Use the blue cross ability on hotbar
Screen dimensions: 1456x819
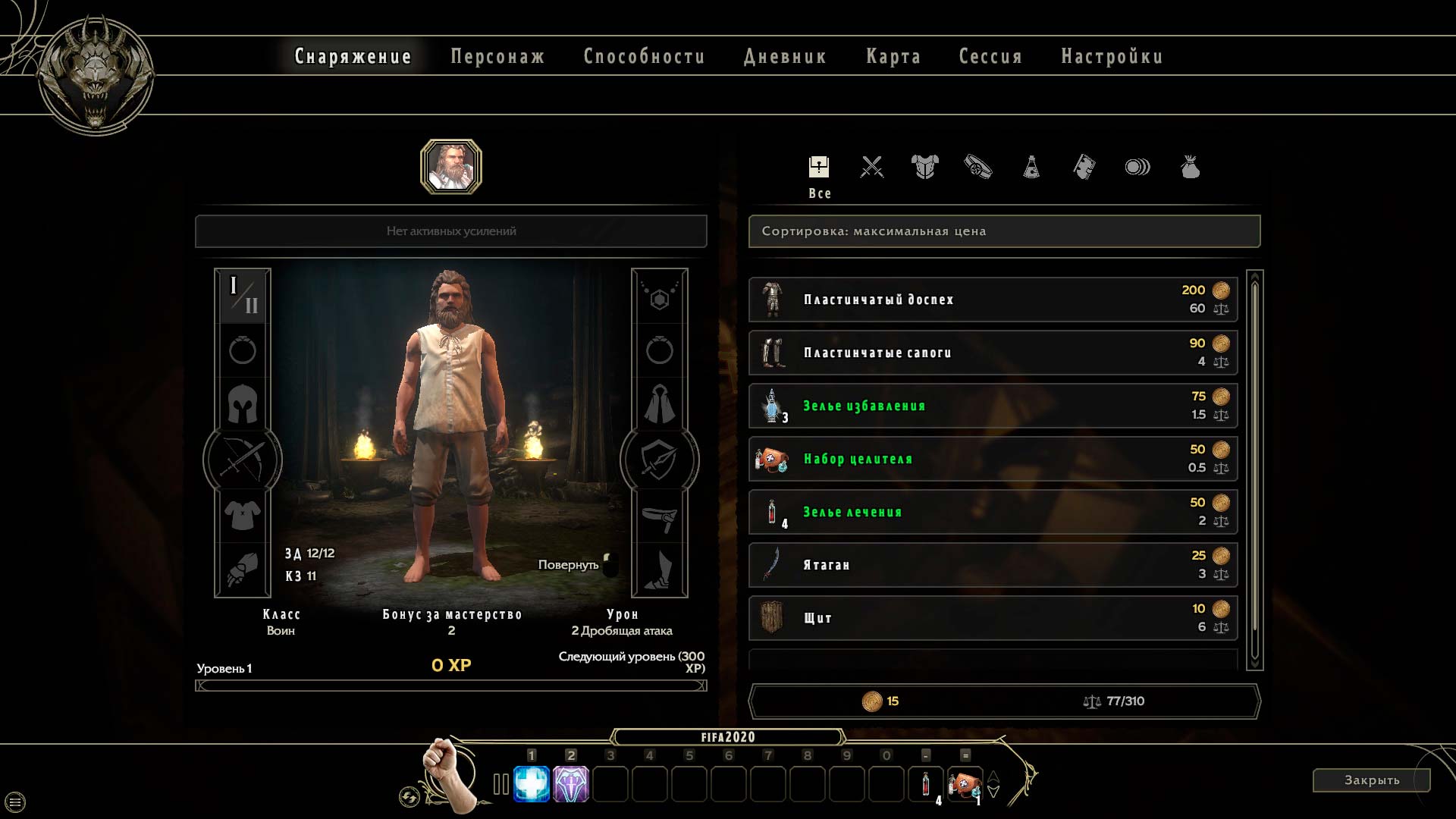click(532, 784)
